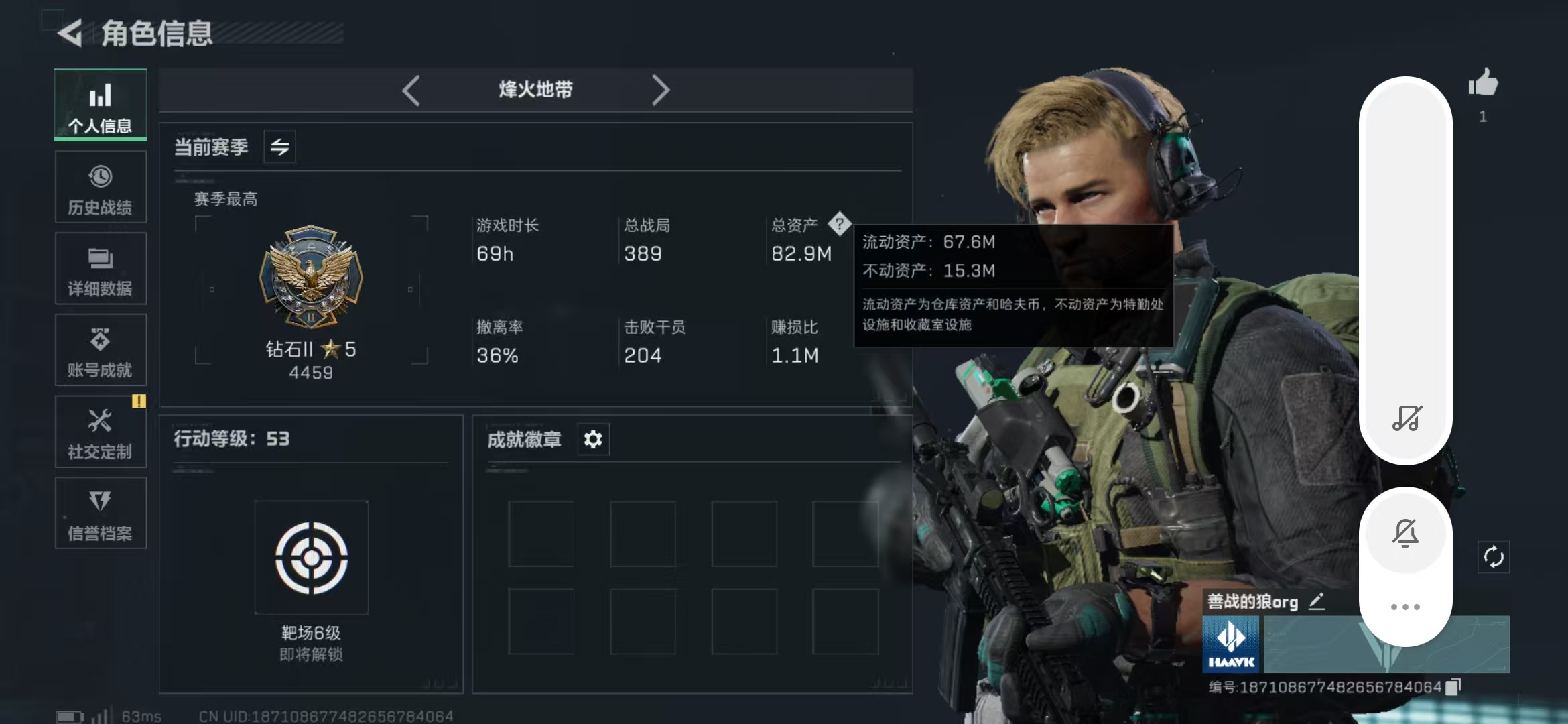The image size is (1568, 724).
Task: Open the 历史战绩 sidebar panel icon
Action: click(x=101, y=186)
